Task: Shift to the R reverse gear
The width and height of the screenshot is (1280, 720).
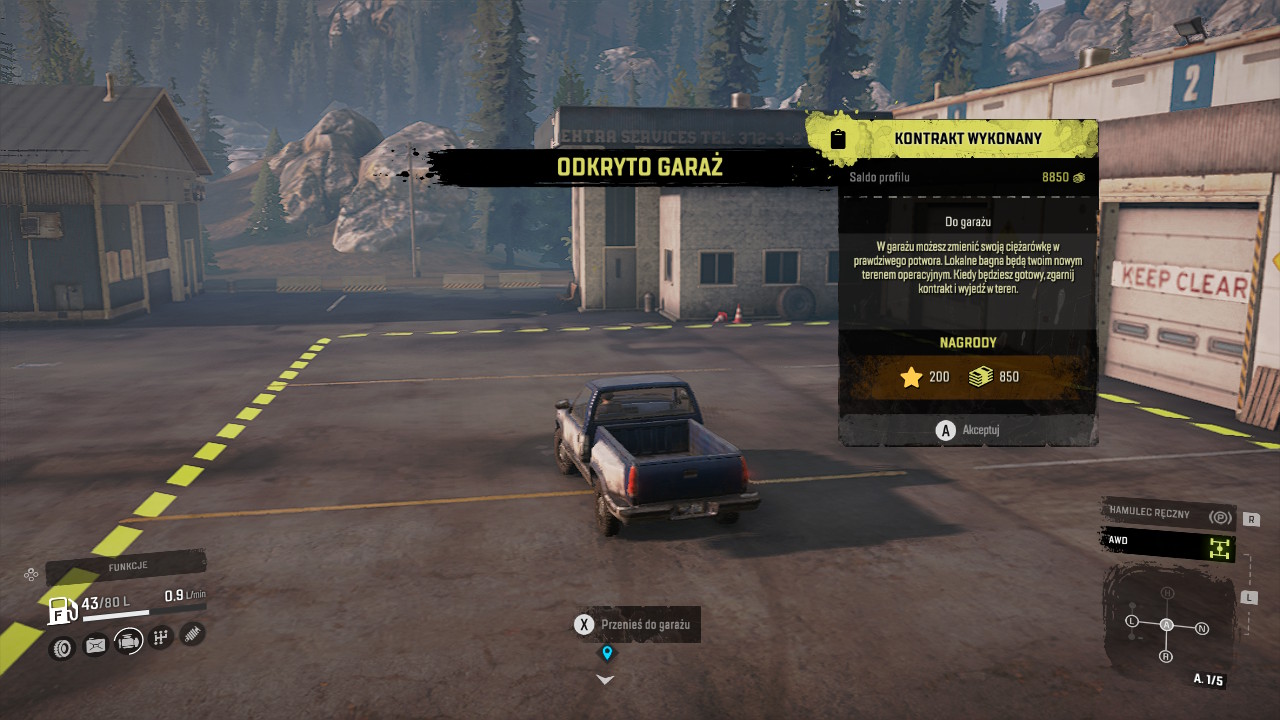Action: (1165, 656)
